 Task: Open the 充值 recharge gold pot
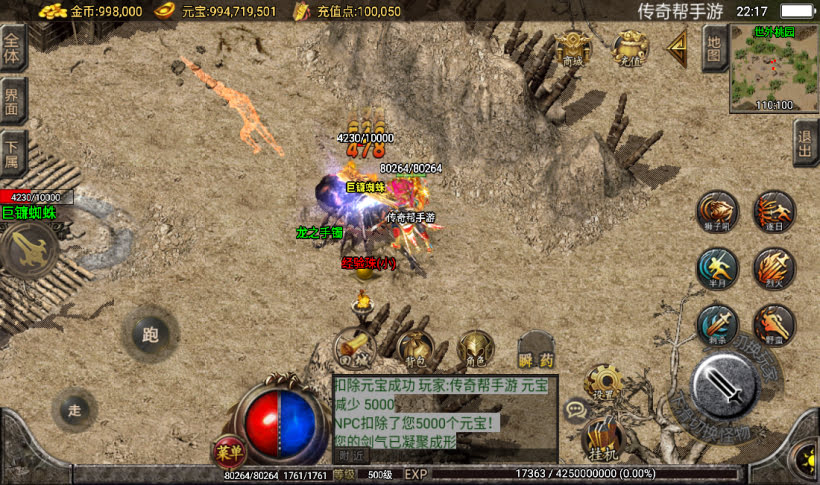[629, 47]
